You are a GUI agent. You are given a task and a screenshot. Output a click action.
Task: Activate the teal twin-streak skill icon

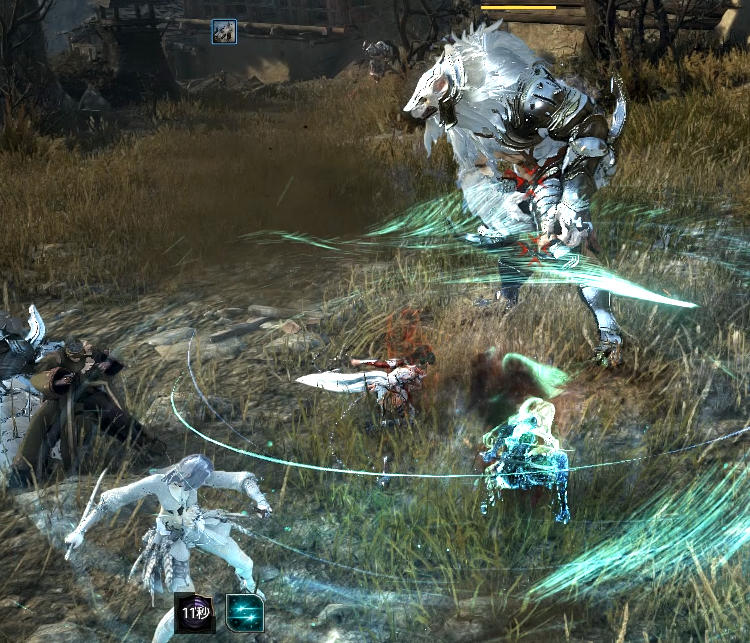coord(245,613)
